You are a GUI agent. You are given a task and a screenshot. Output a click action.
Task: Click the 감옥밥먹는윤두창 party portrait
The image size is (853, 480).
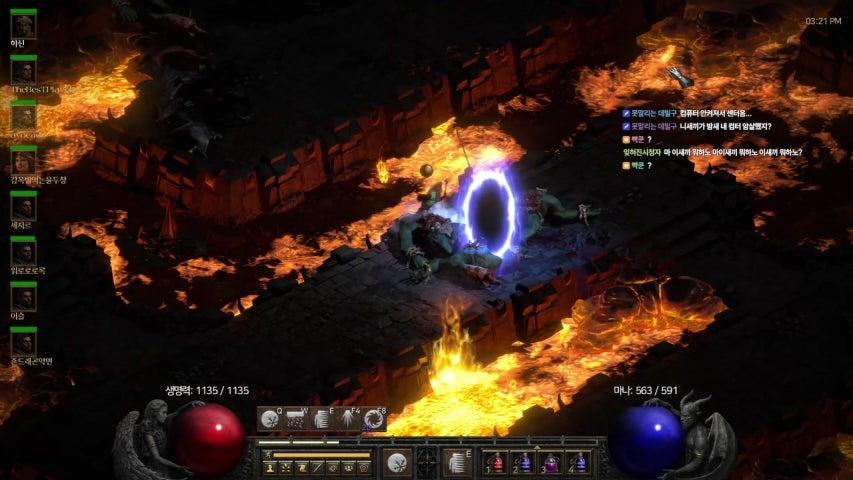23,162
